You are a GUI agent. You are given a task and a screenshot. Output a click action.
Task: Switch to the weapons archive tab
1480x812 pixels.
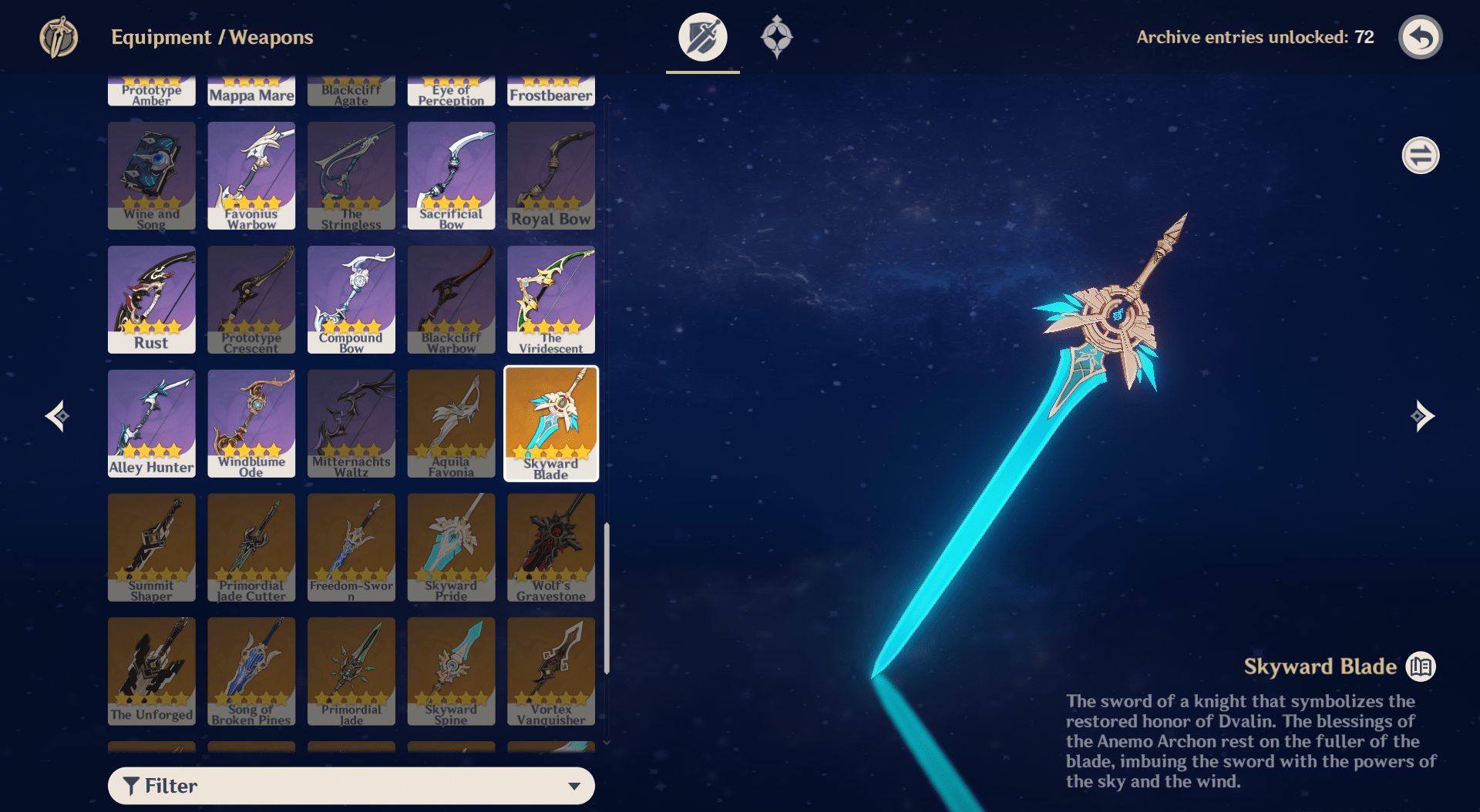[702, 37]
